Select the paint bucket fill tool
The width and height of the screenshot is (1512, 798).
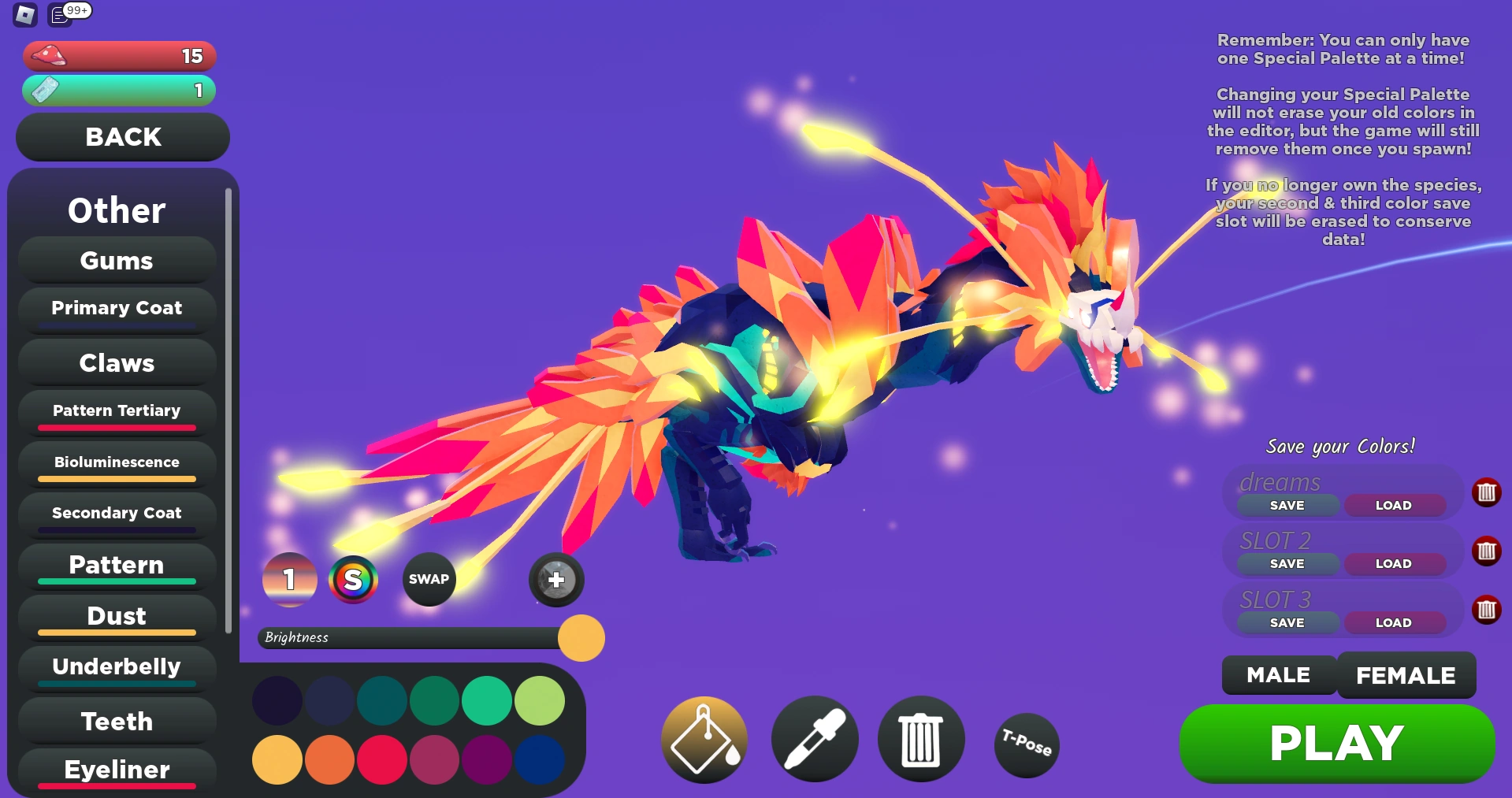click(x=704, y=740)
